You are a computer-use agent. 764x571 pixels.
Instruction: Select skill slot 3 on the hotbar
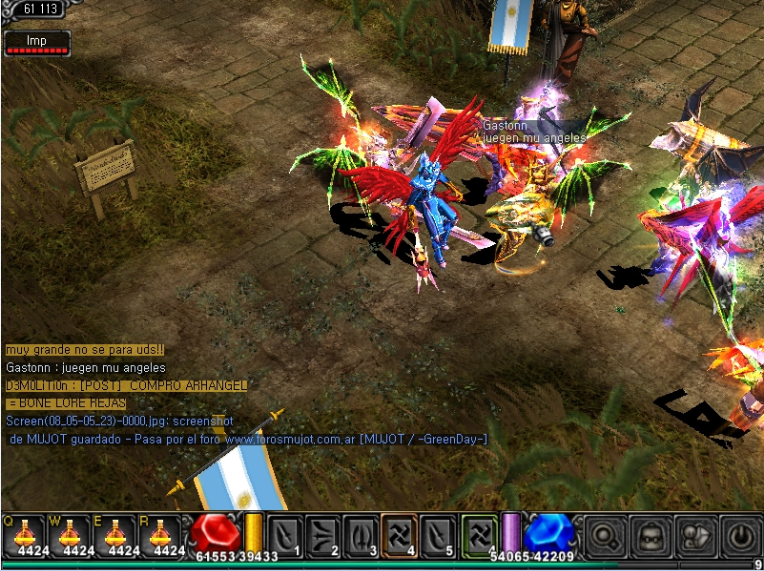[360, 535]
